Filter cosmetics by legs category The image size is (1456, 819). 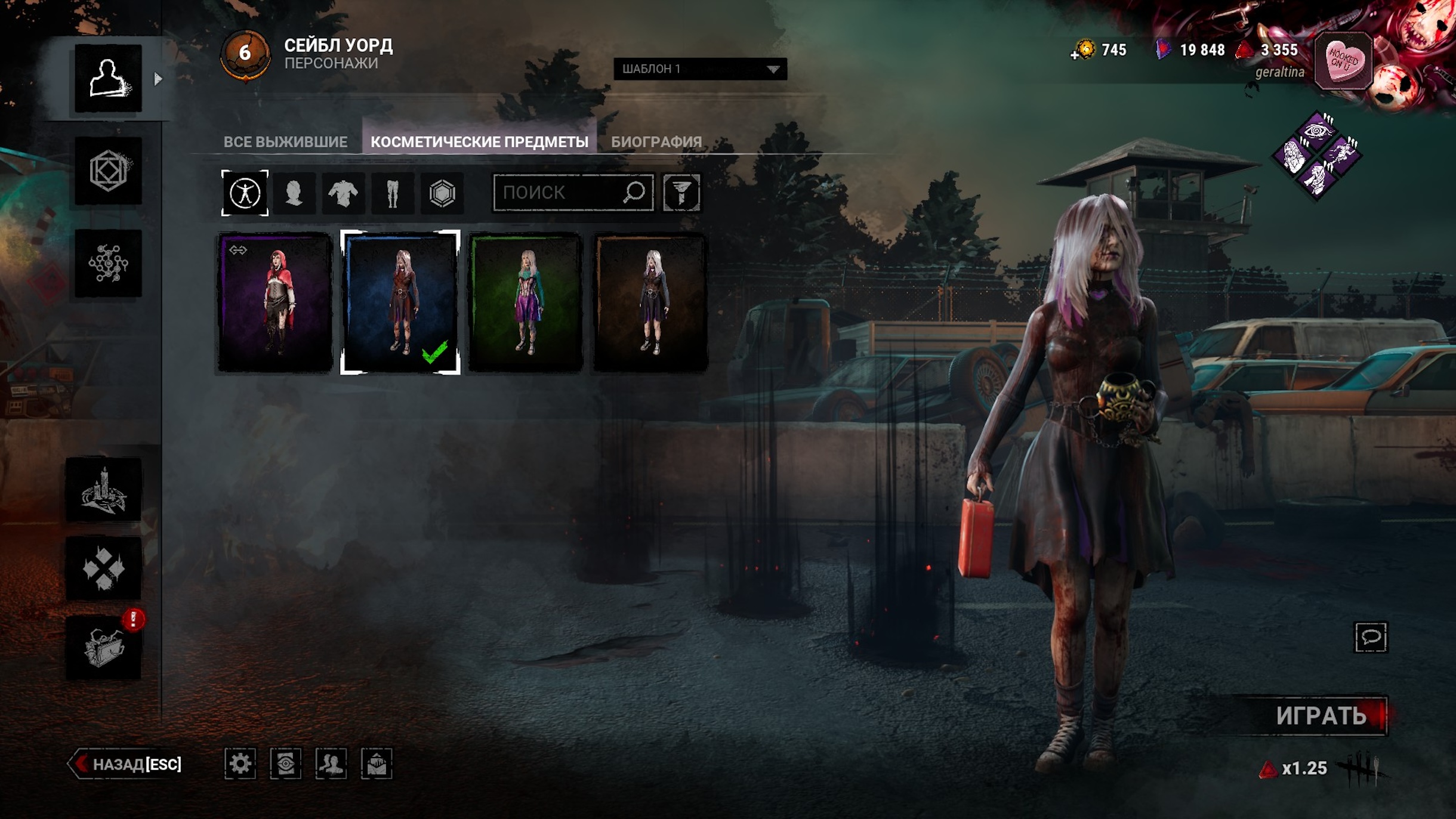[392, 193]
